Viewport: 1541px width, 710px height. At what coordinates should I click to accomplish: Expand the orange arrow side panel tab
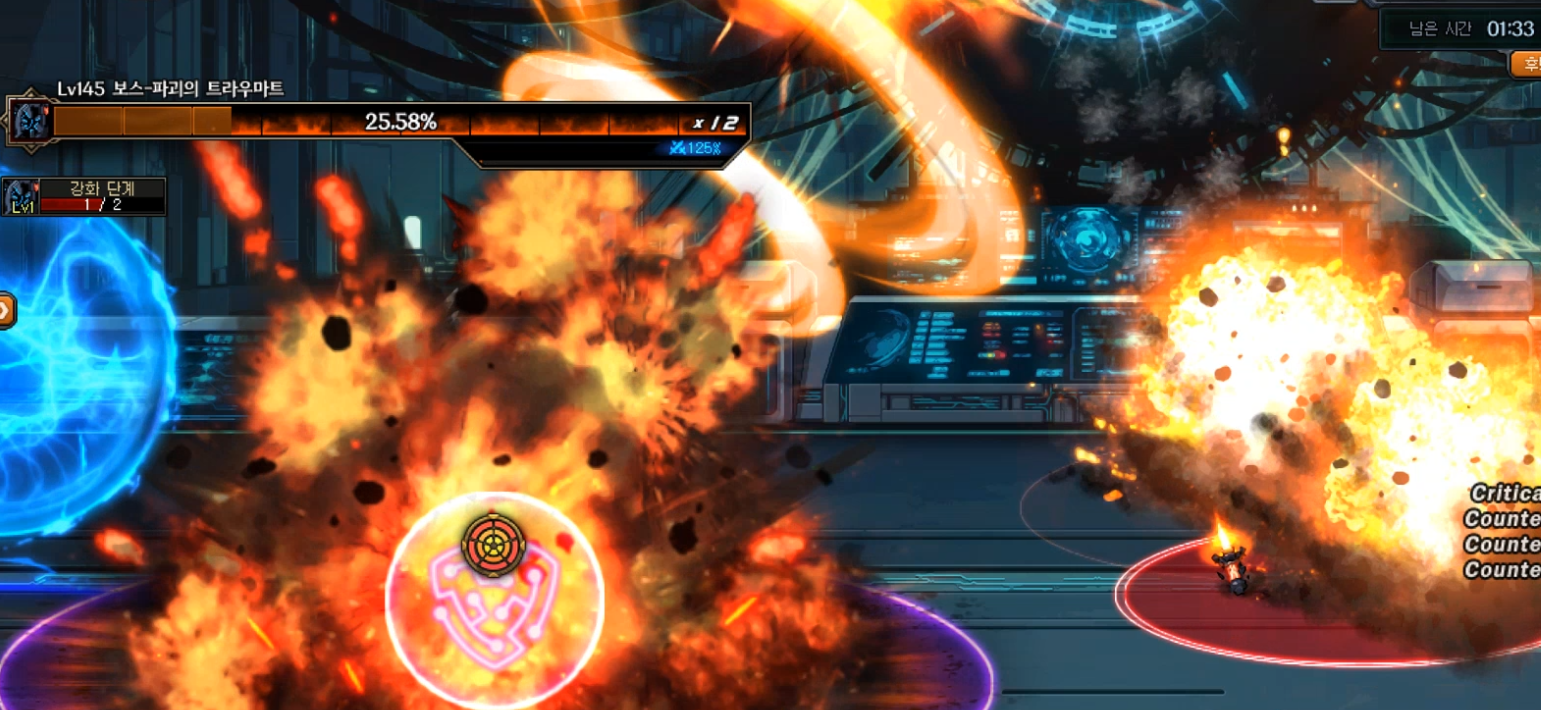pyautogui.click(x=6, y=311)
